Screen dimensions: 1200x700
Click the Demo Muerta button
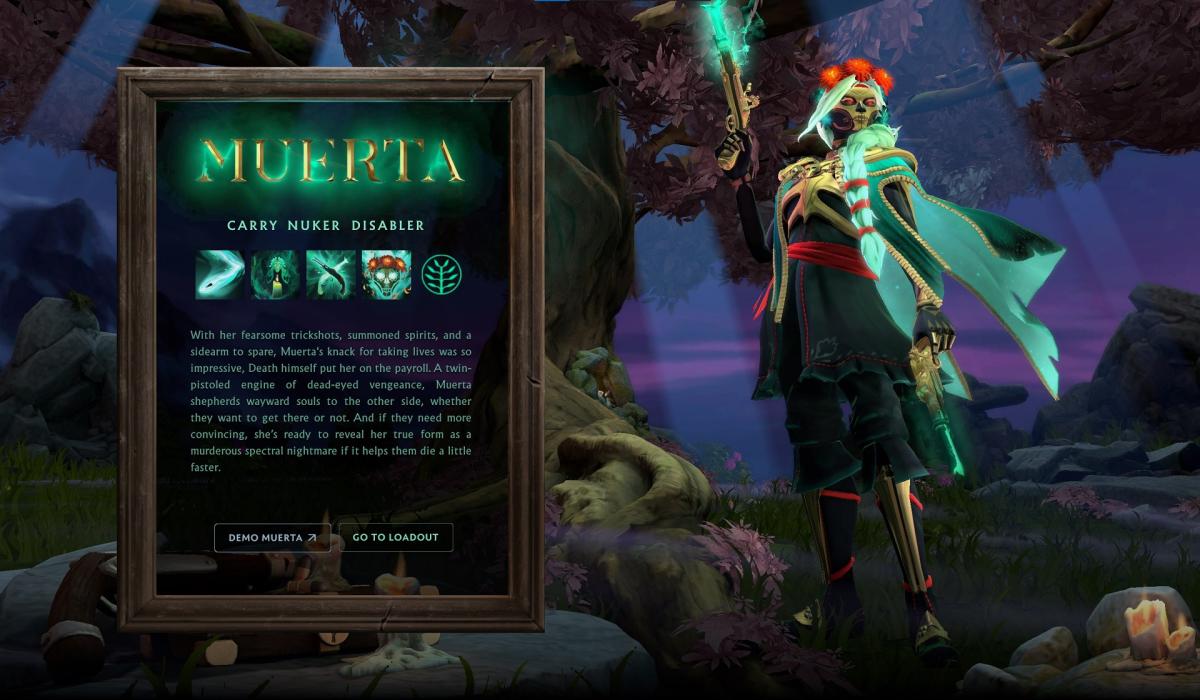tap(272, 537)
